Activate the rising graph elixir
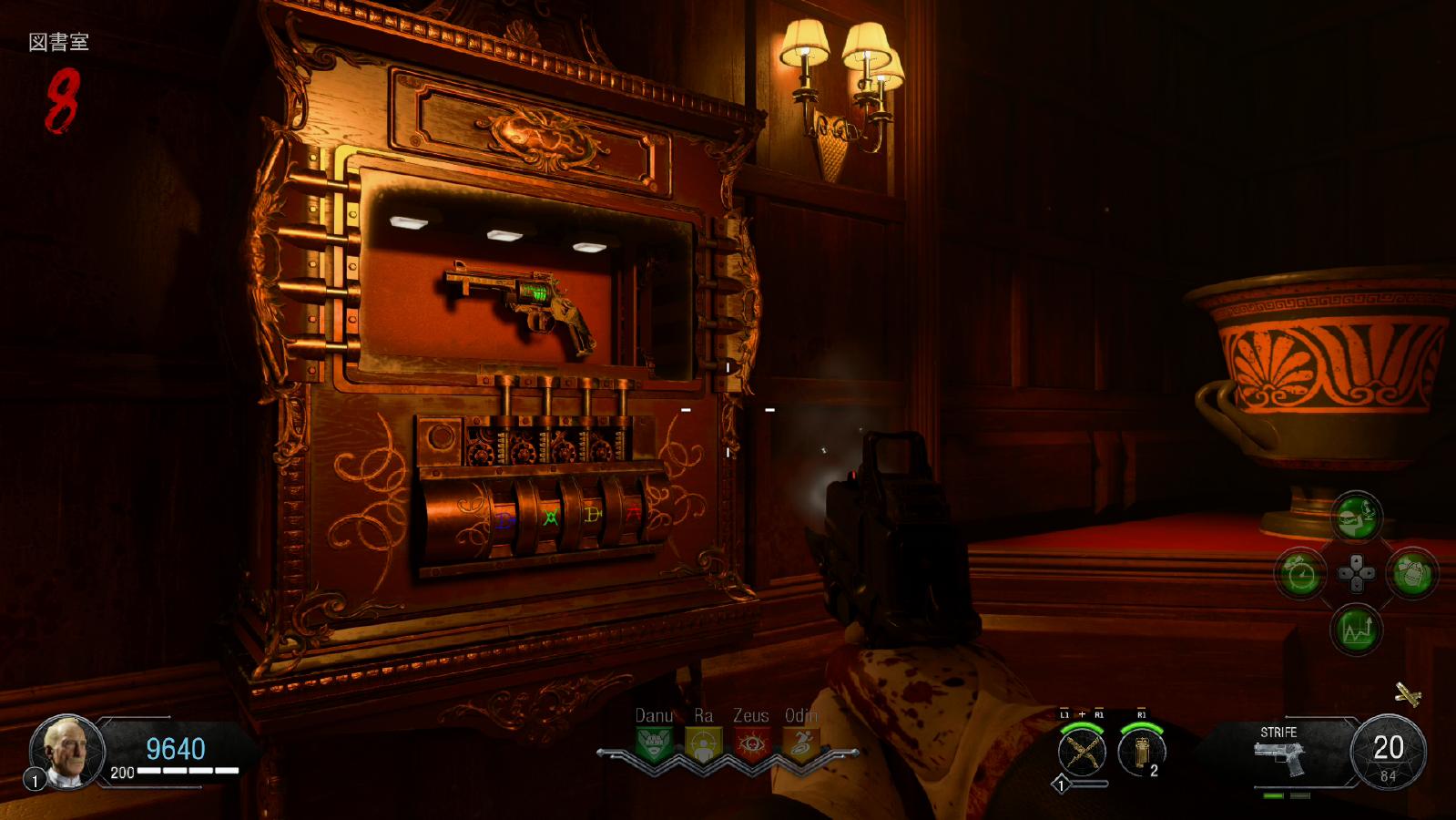The height and width of the screenshot is (820, 1456). (1357, 630)
